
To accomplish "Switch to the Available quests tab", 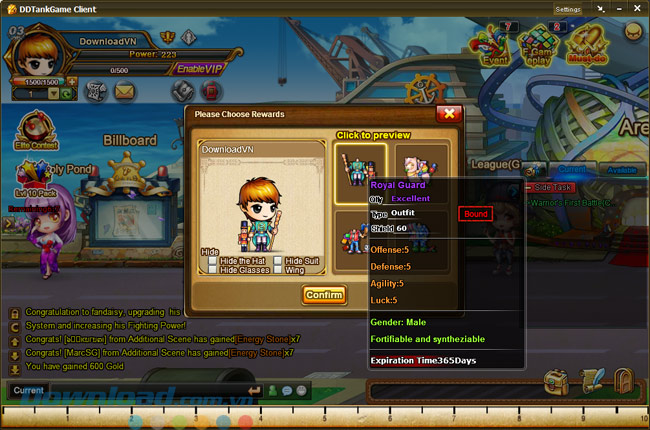I will pos(622,171).
